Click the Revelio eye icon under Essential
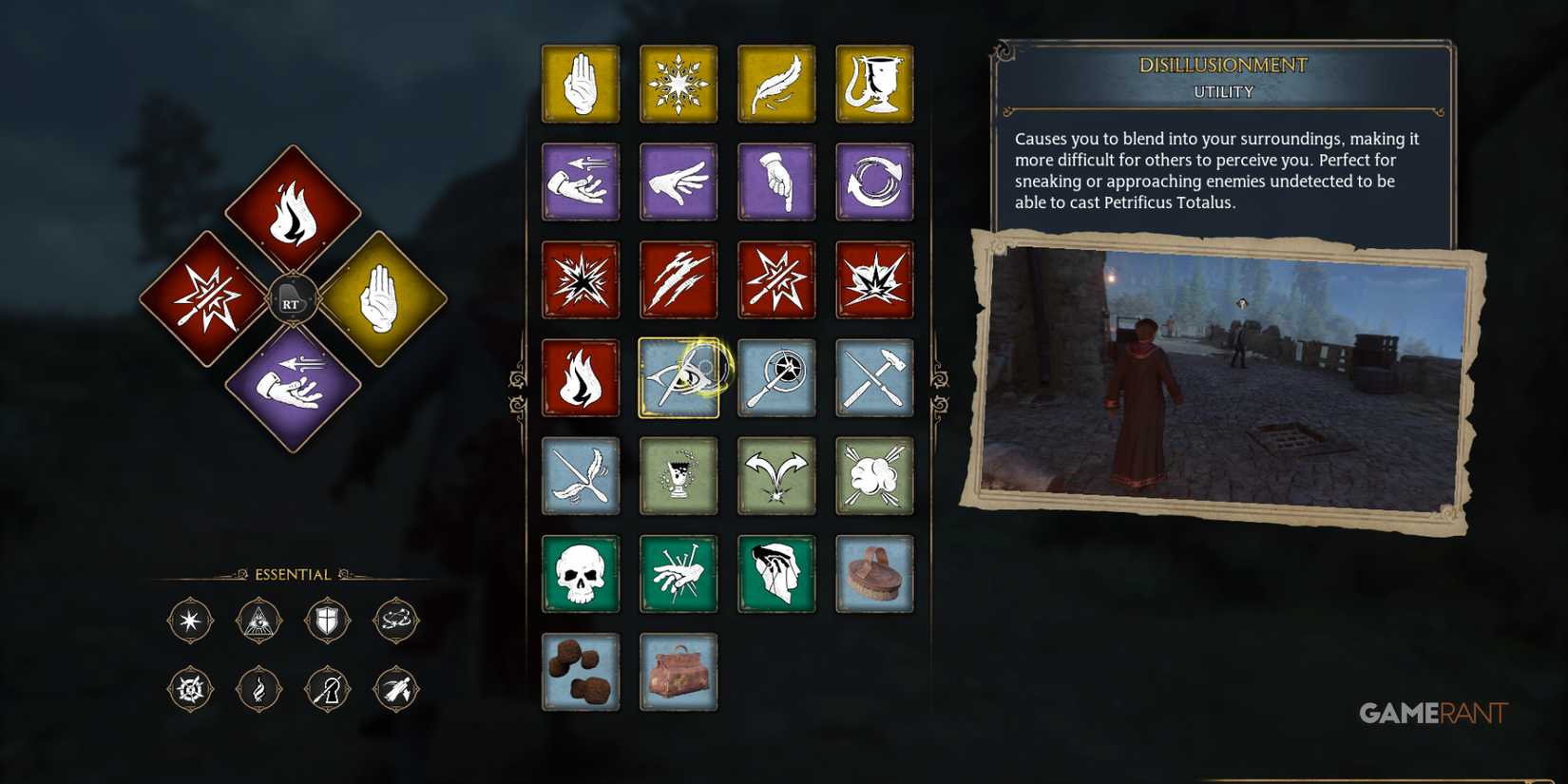1568x784 pixels. pyautogui.click(x=258, y=620)
